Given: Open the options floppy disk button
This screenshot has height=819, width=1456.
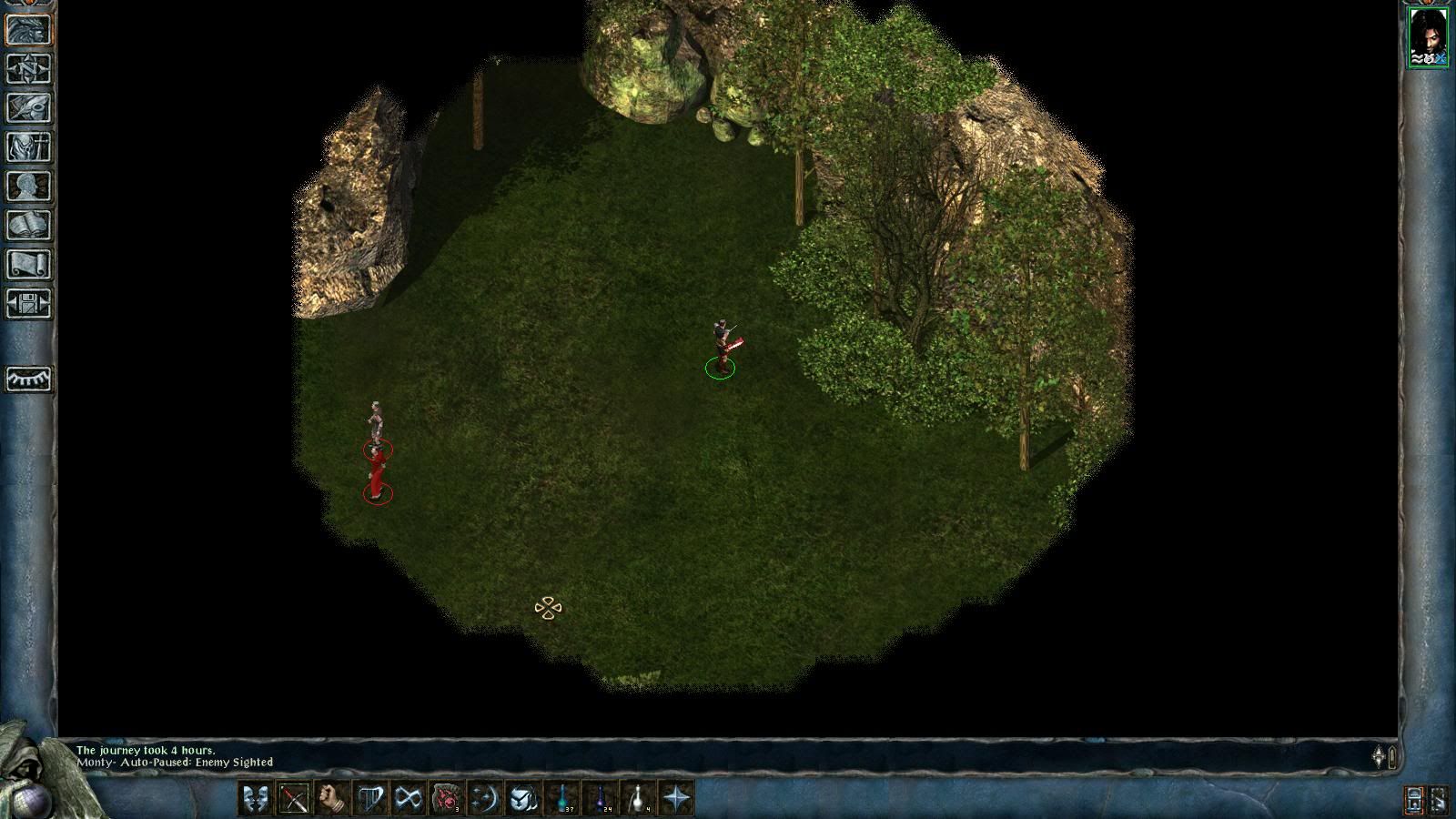Looking at the screenshot, I should click(x=28, y=304).
